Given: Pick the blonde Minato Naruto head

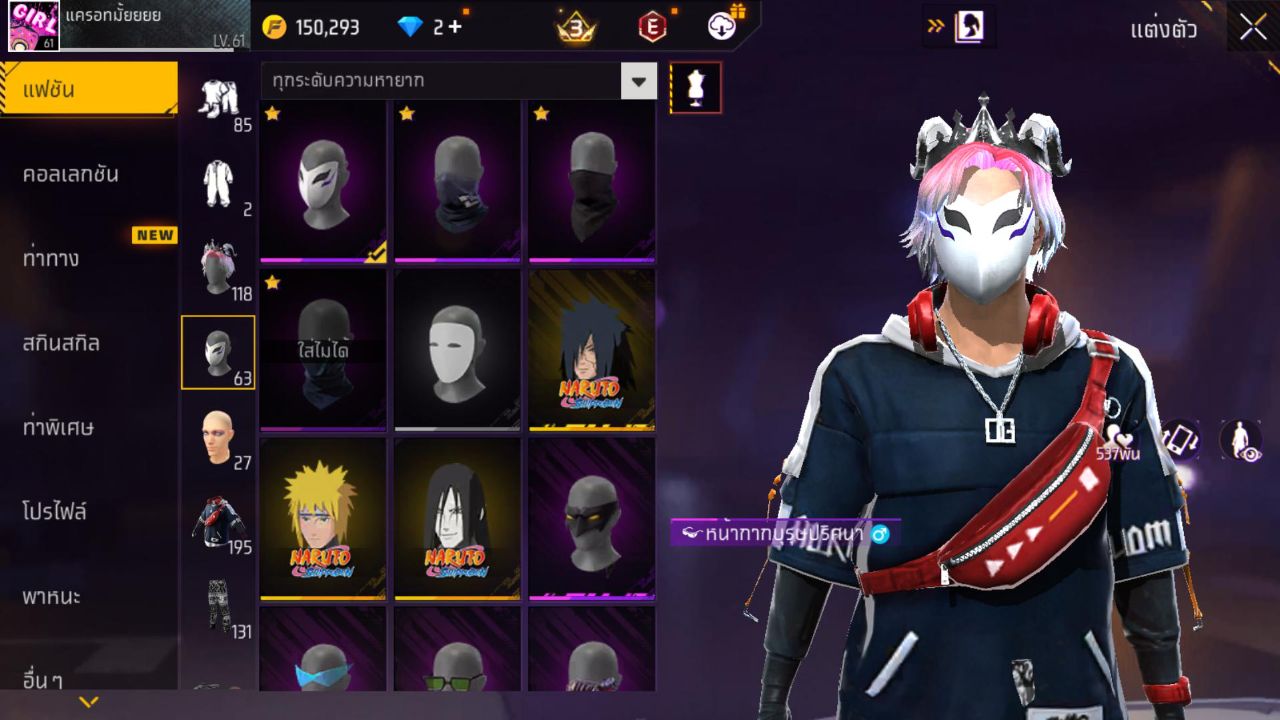Looking at the screenshot, I should point(323,519).
